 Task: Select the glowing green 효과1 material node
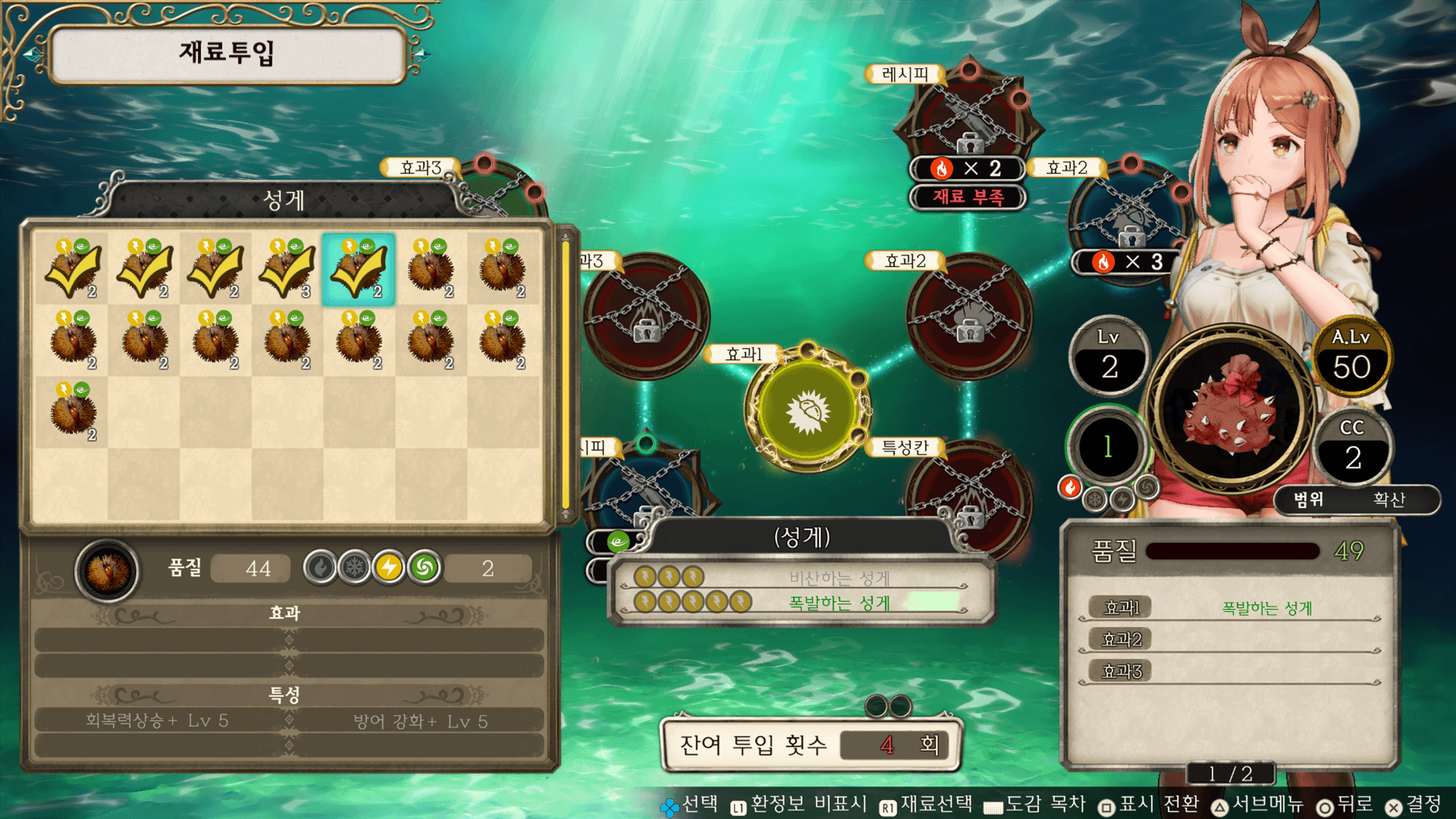coord(807,410)
